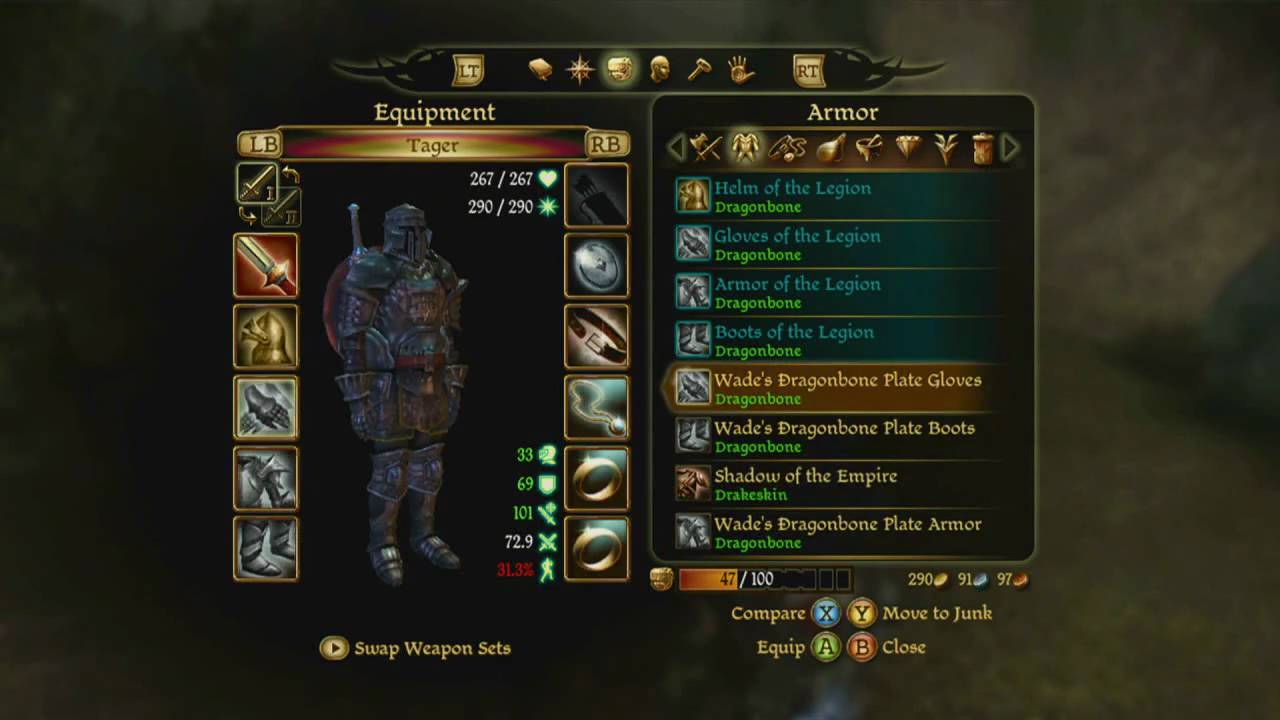Show the gems category
The height and width of the screenshot is (720, 1280).
pos(908,148)
